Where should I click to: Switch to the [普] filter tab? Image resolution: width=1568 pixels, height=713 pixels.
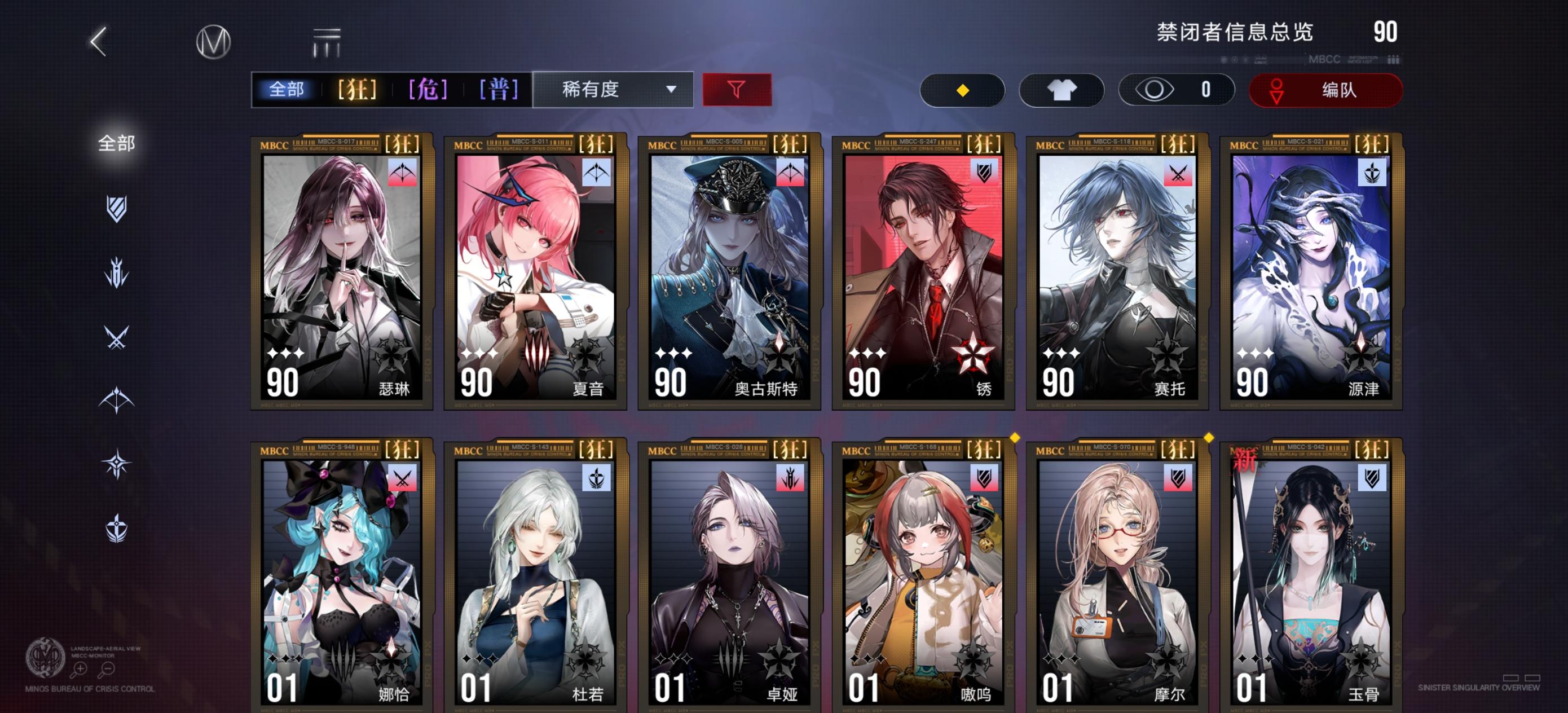499,90
